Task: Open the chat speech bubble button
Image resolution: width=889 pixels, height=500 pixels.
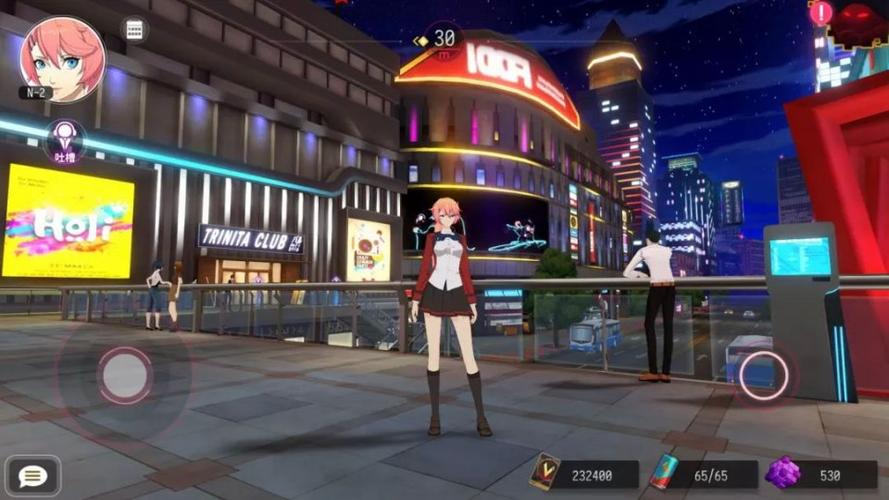Action: [32, 476]
